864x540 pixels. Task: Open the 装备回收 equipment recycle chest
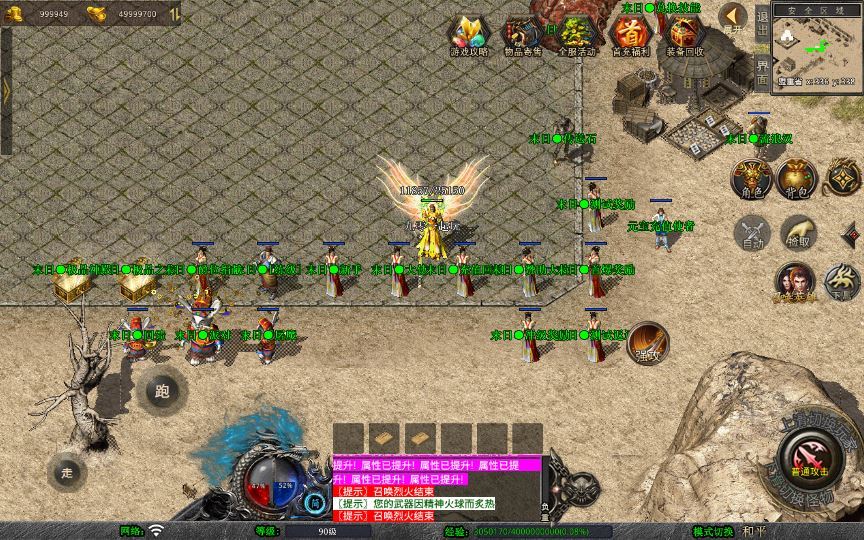click(x=684, y=34)
